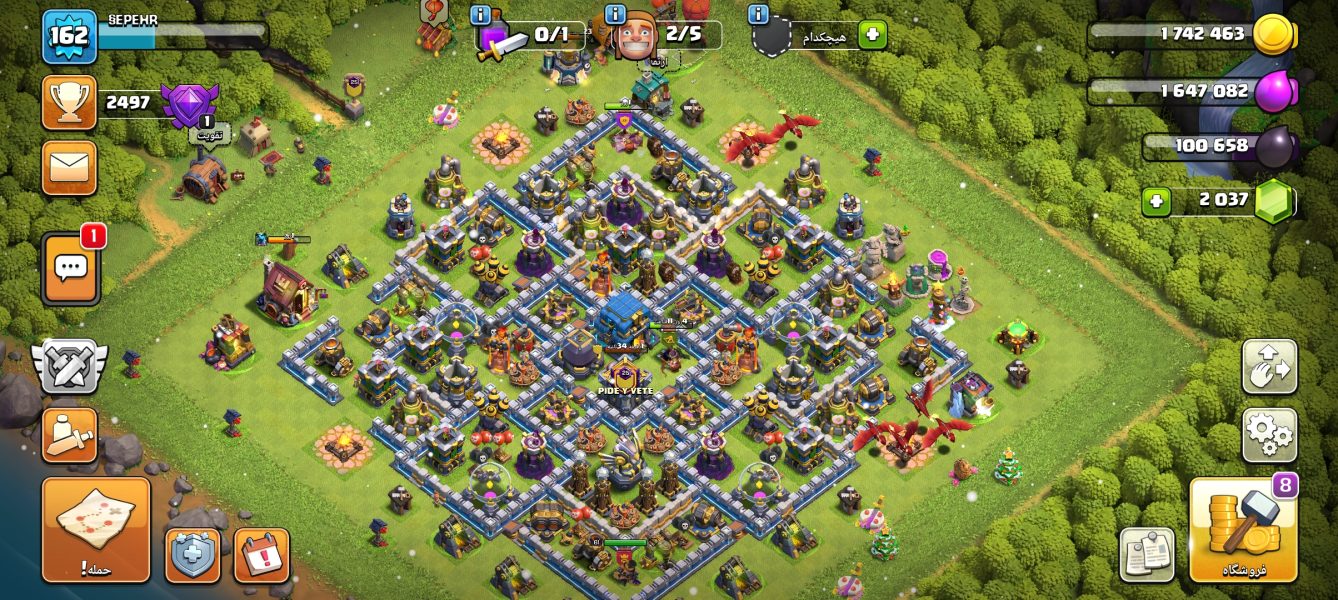Open the red calendar events button

click(x=261, y=555)
